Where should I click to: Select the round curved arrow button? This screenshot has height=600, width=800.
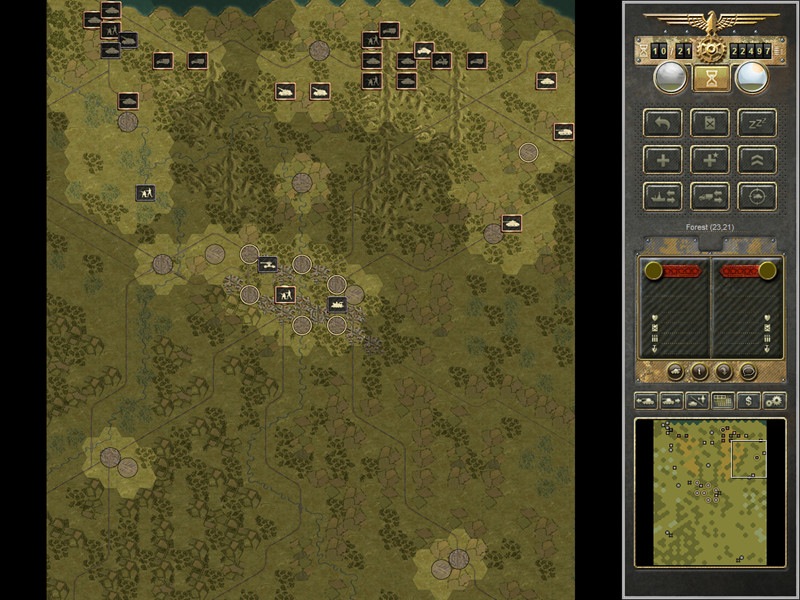pyautogui.click(x=723, y=372)
